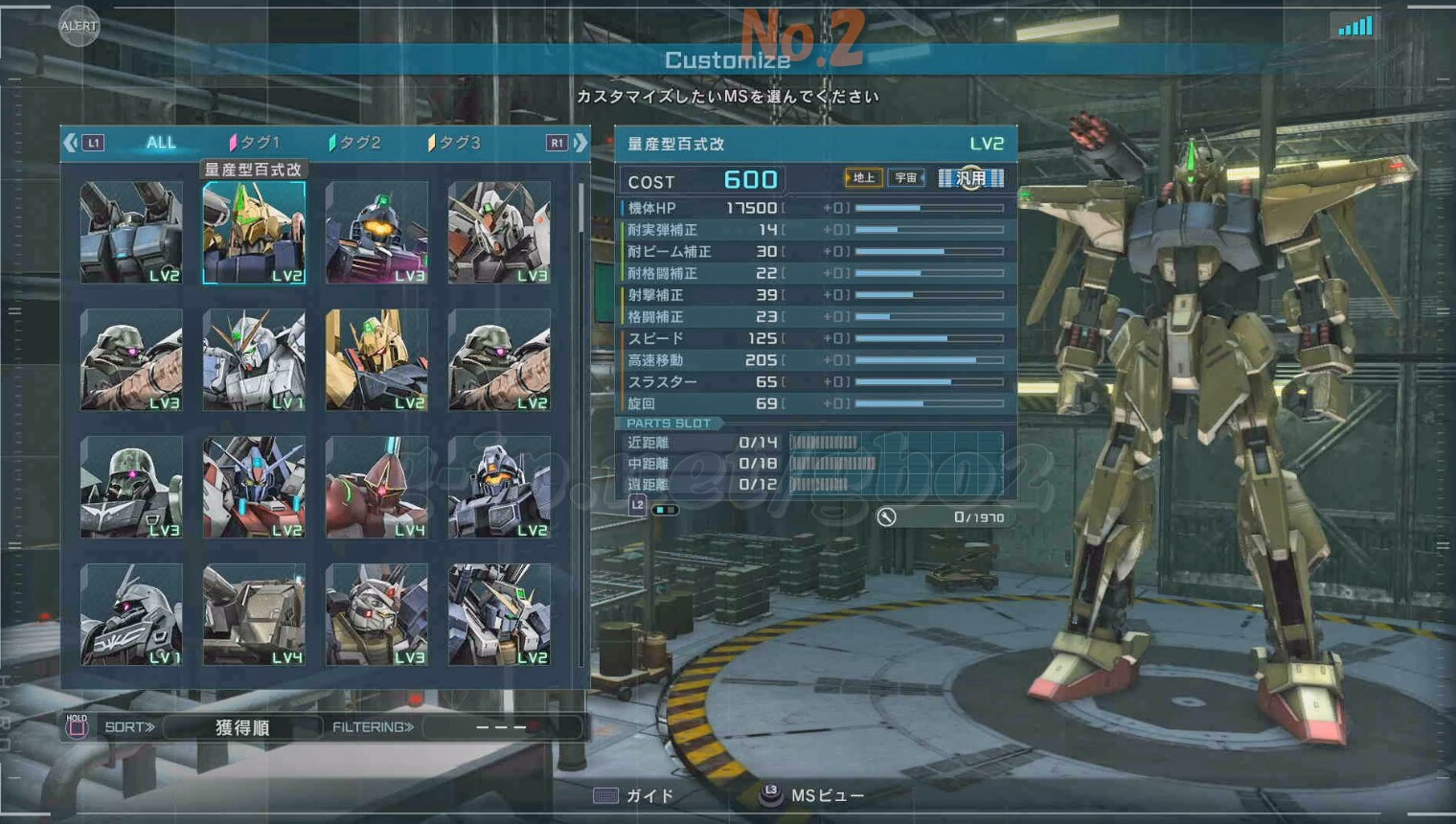The image size is (1456, 824).
Task: Show the タグ3 tab
Action: [455, 143]
